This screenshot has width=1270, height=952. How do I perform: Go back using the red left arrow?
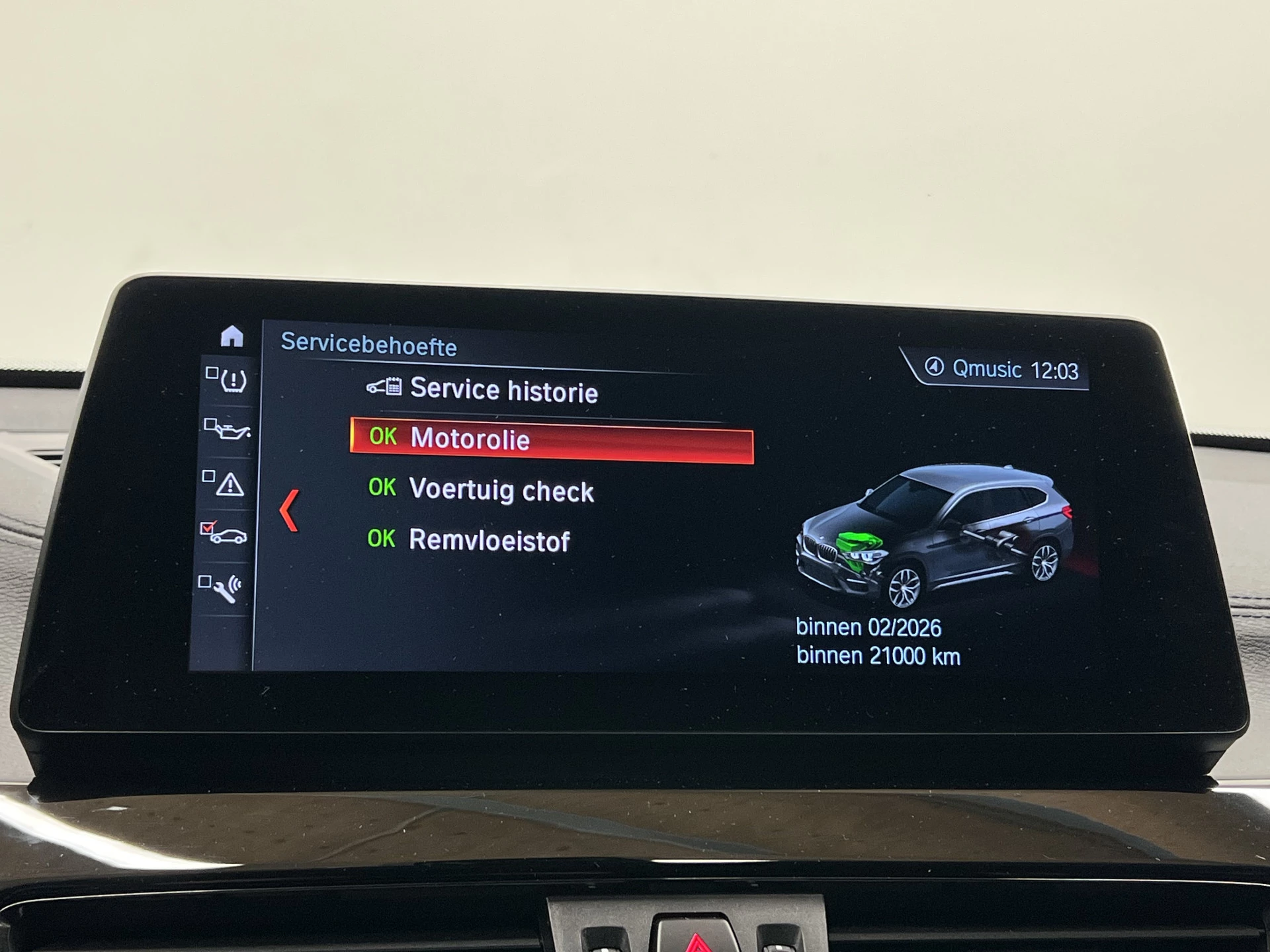pyautogui.click(x=289, y=510)
